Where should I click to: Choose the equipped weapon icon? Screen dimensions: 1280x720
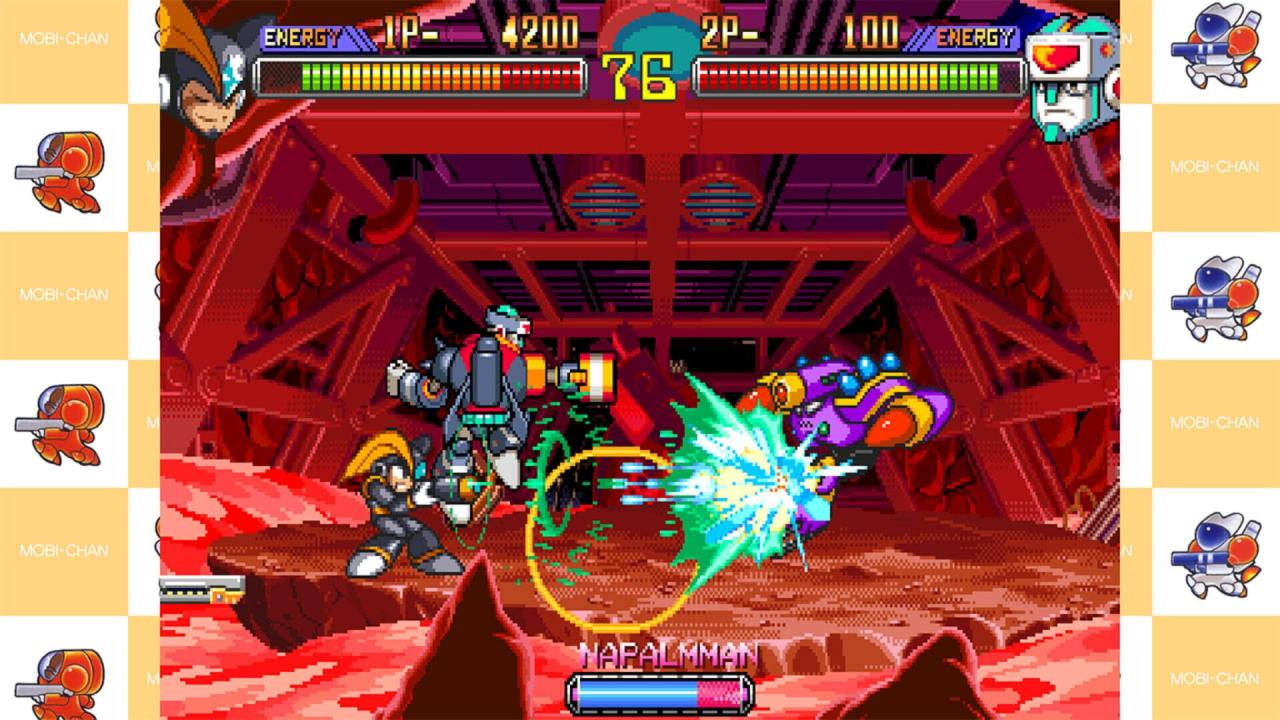pos(202,588)
